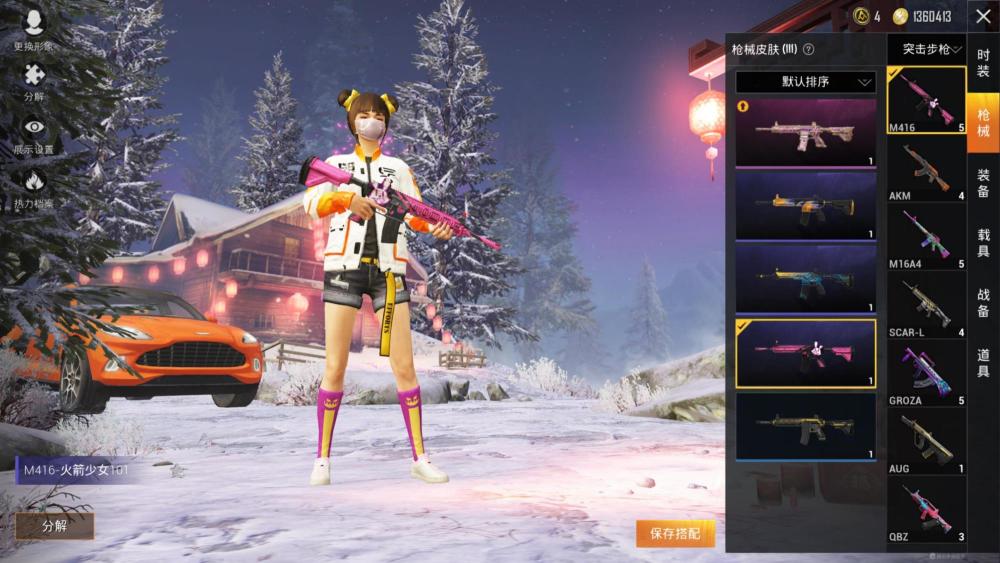Select the QBZ weapon entry
This screenshot has width=1000, height=563.
(926, 509)
